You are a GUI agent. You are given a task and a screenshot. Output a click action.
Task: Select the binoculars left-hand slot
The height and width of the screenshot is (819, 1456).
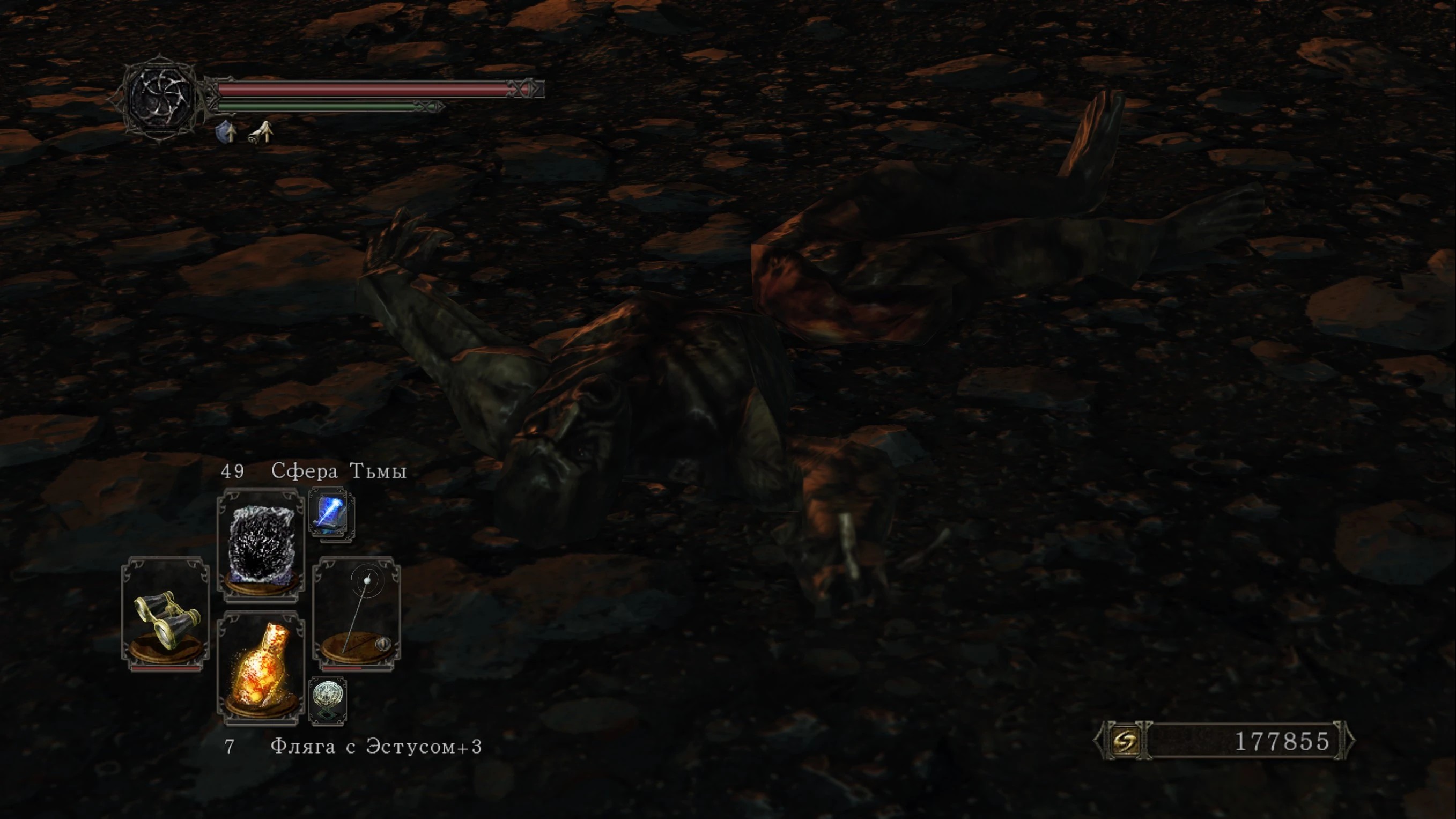[x=166, y=615]
